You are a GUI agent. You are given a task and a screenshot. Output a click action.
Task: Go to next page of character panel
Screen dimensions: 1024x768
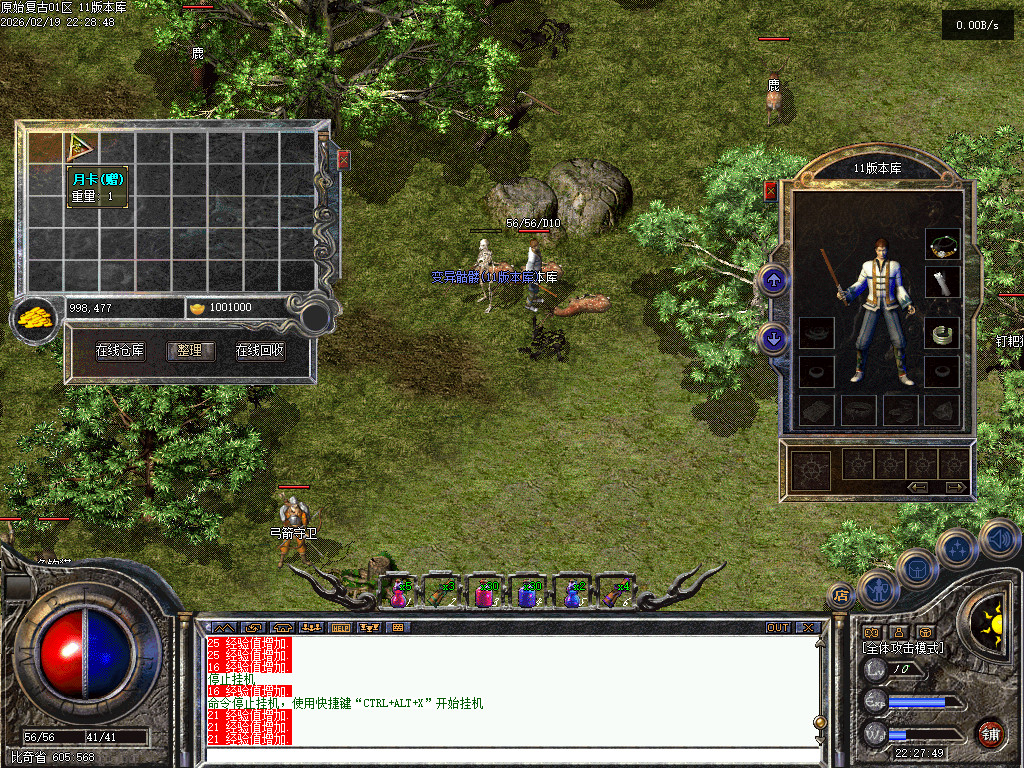click(956, 487)
